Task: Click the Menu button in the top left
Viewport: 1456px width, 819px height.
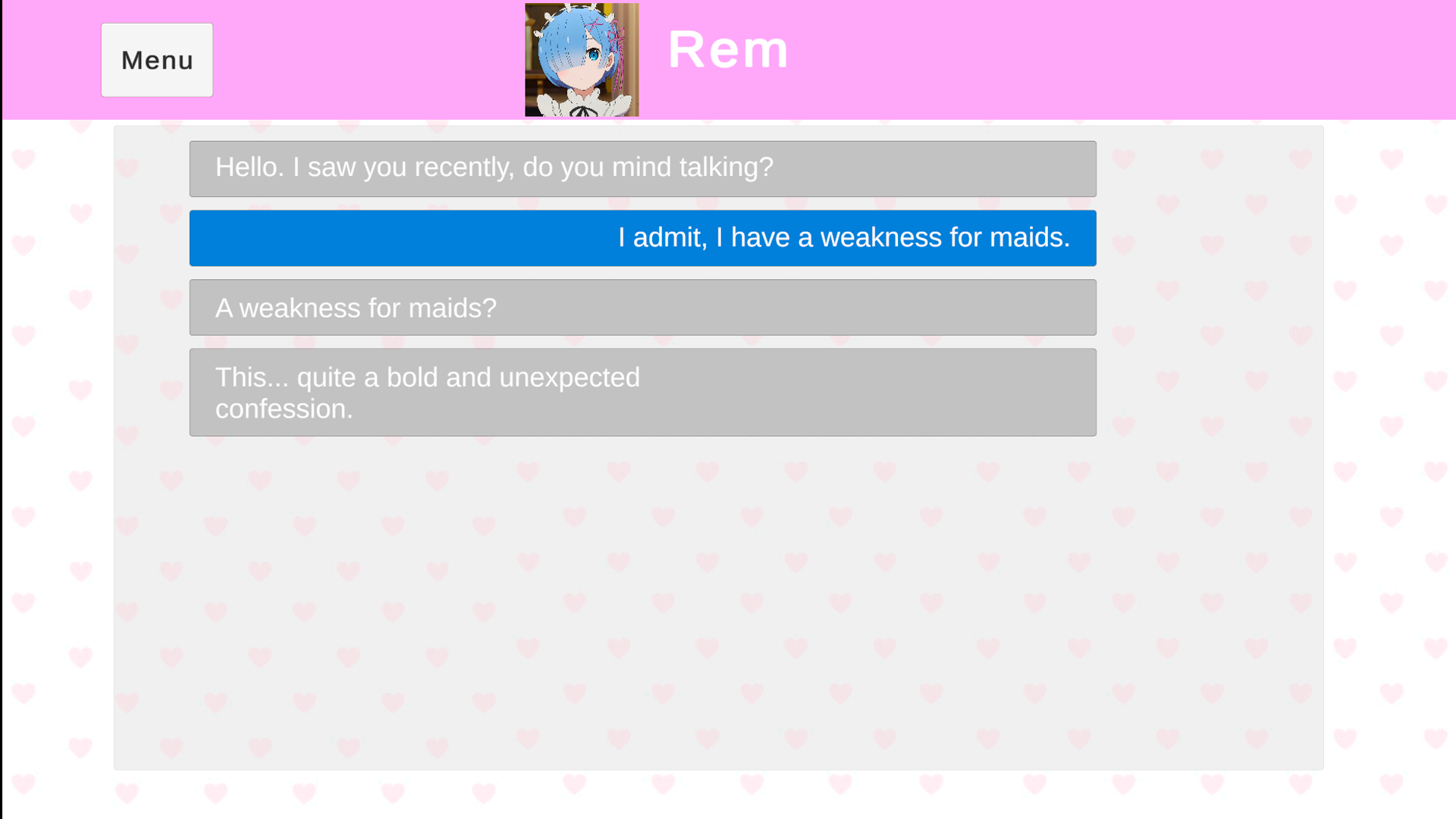Action: coord(157,60)
